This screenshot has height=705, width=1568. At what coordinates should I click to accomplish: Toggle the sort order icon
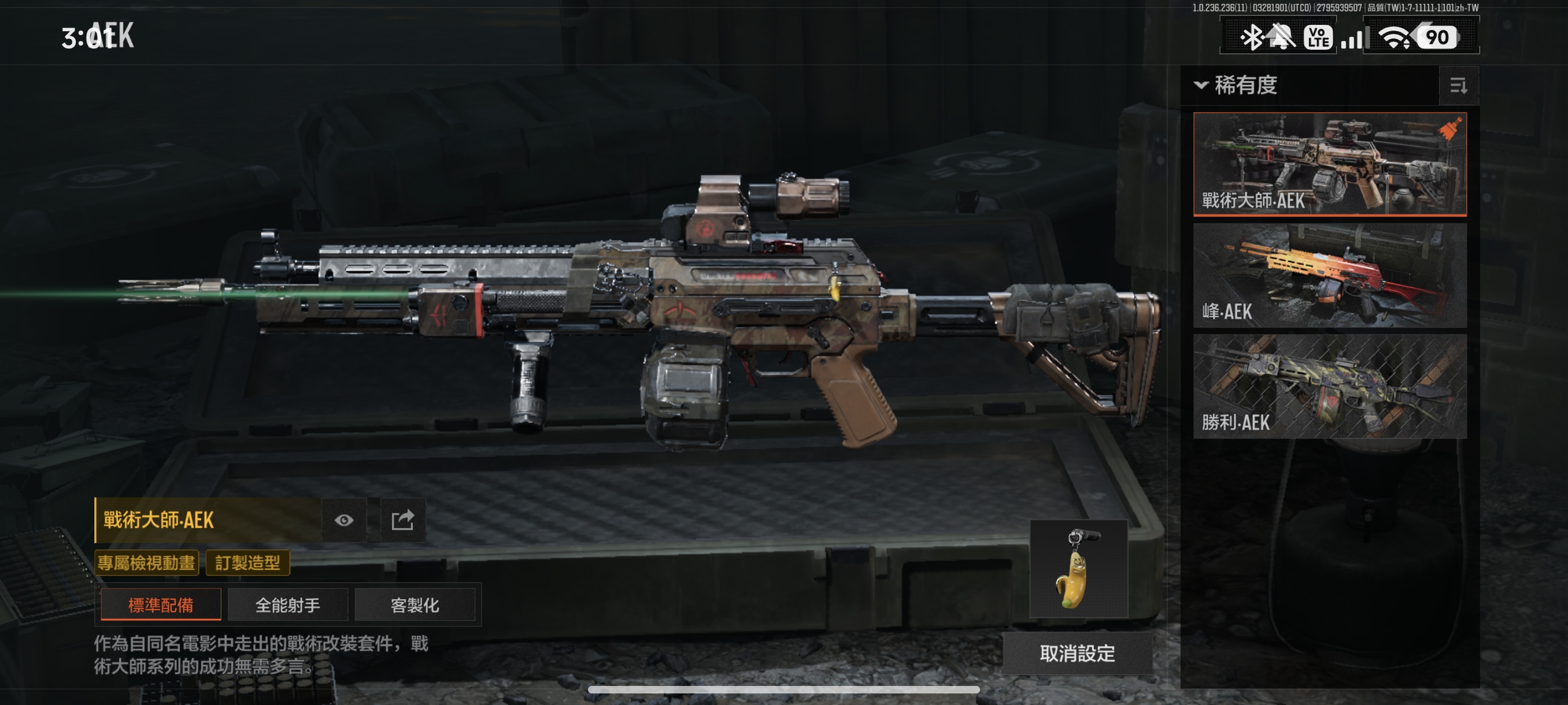pos(1458,86)
